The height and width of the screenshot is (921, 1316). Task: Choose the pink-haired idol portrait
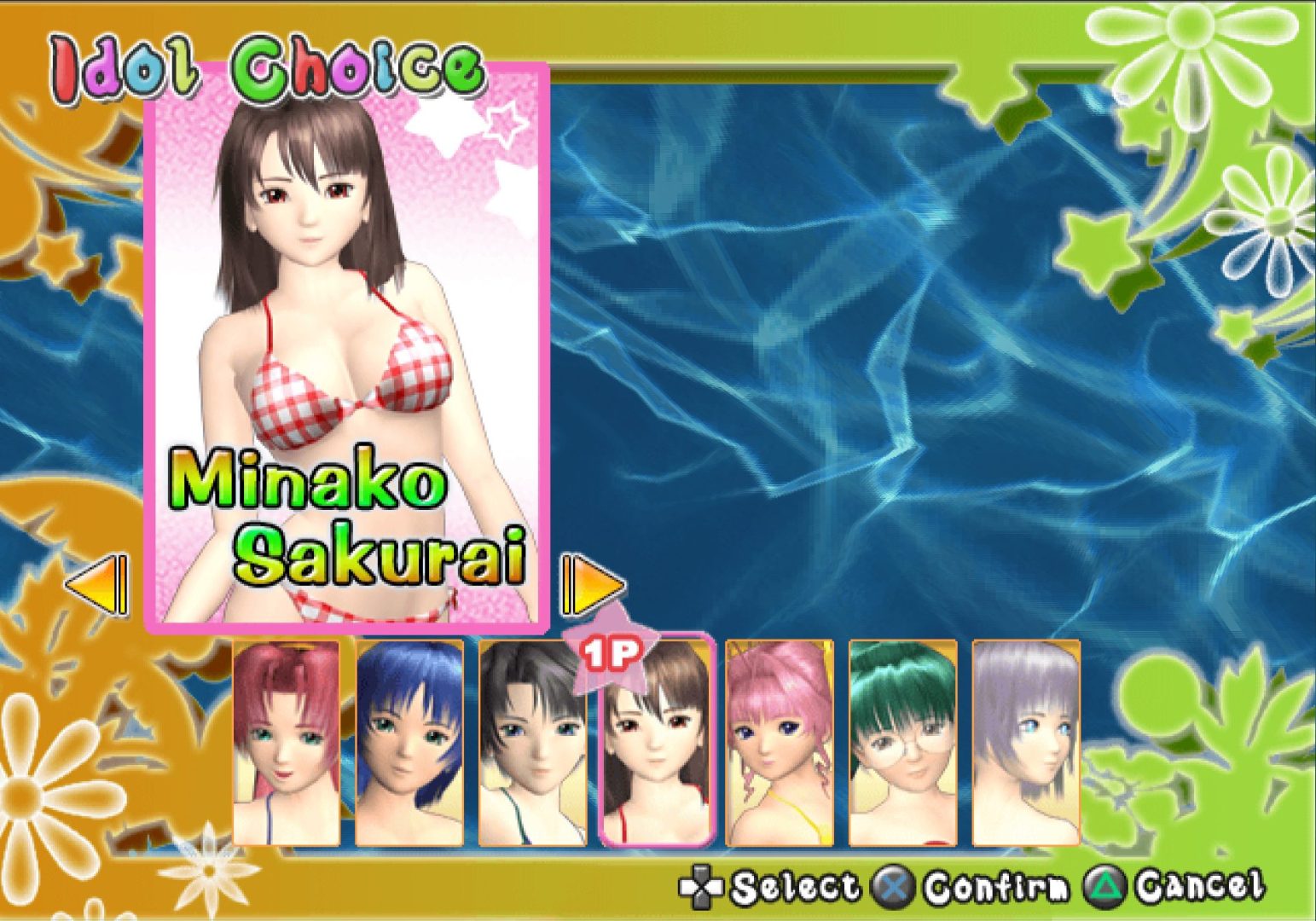click(779, 743)
